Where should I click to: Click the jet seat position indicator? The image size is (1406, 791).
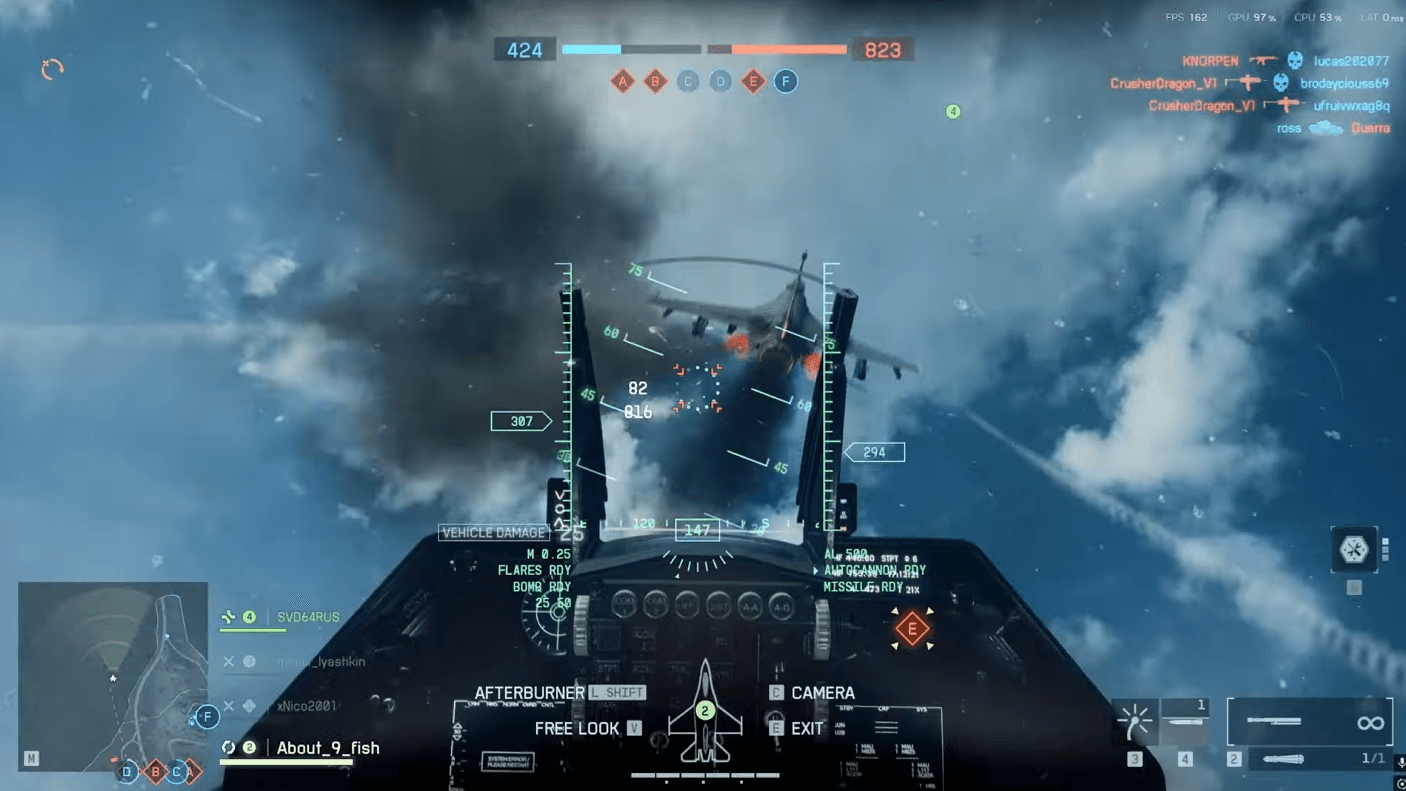point(705,711)
